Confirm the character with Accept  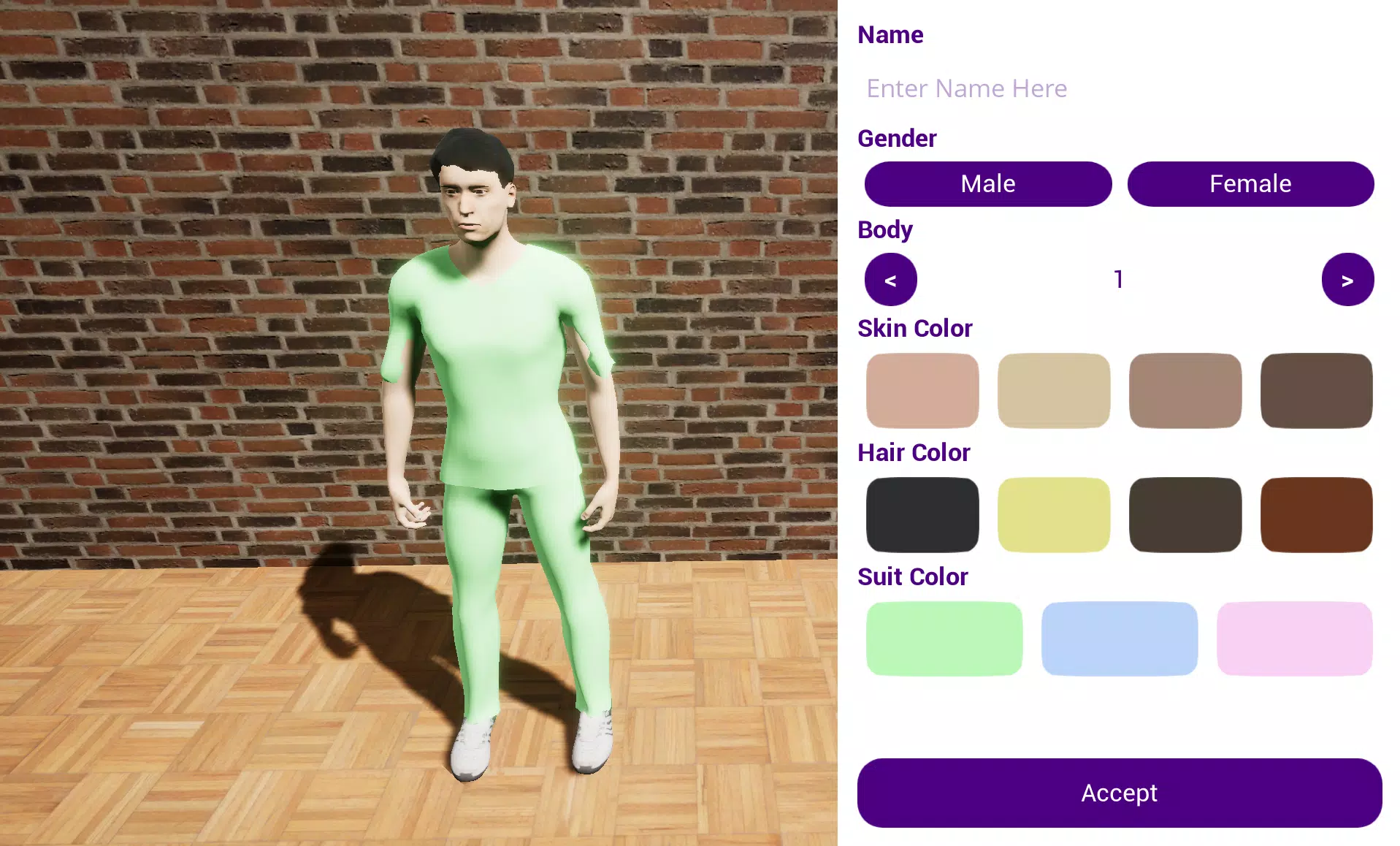1120,793
